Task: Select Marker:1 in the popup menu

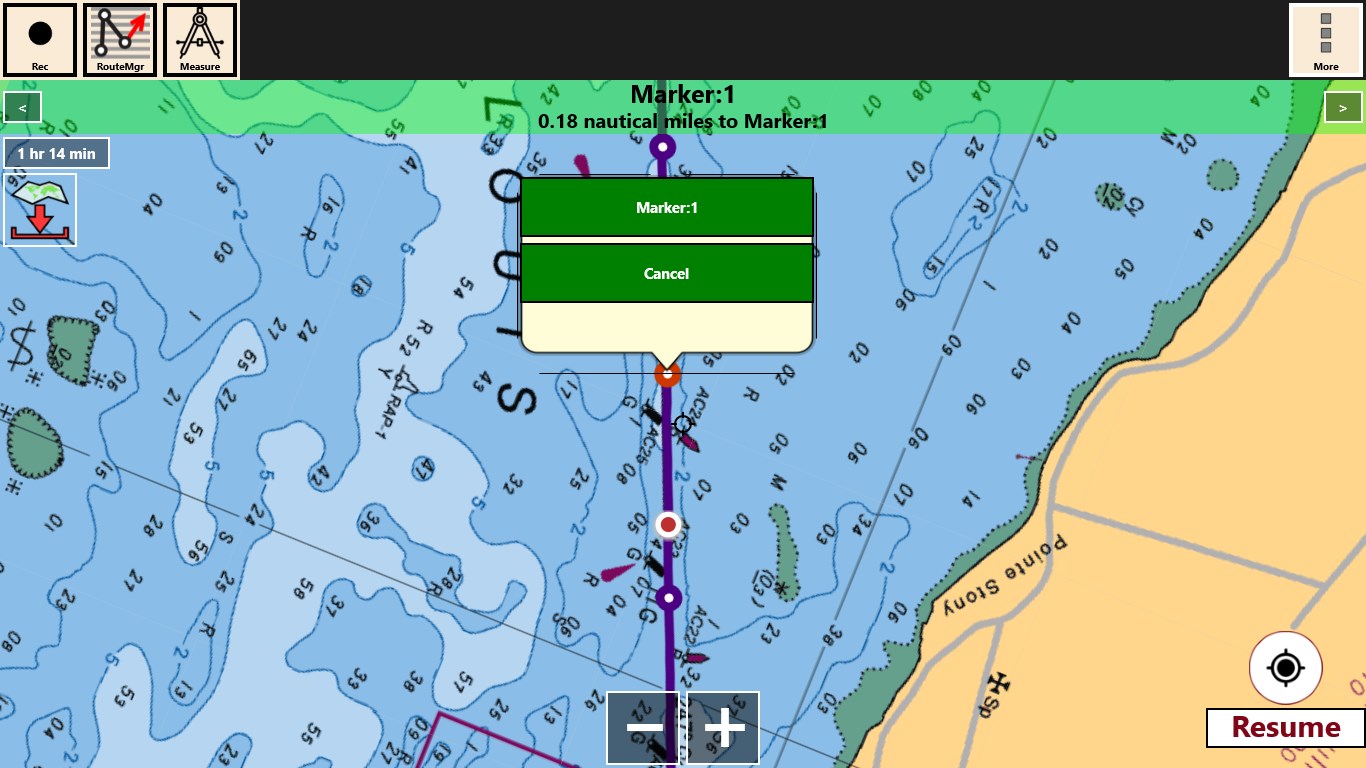Action: coord(666,208)
